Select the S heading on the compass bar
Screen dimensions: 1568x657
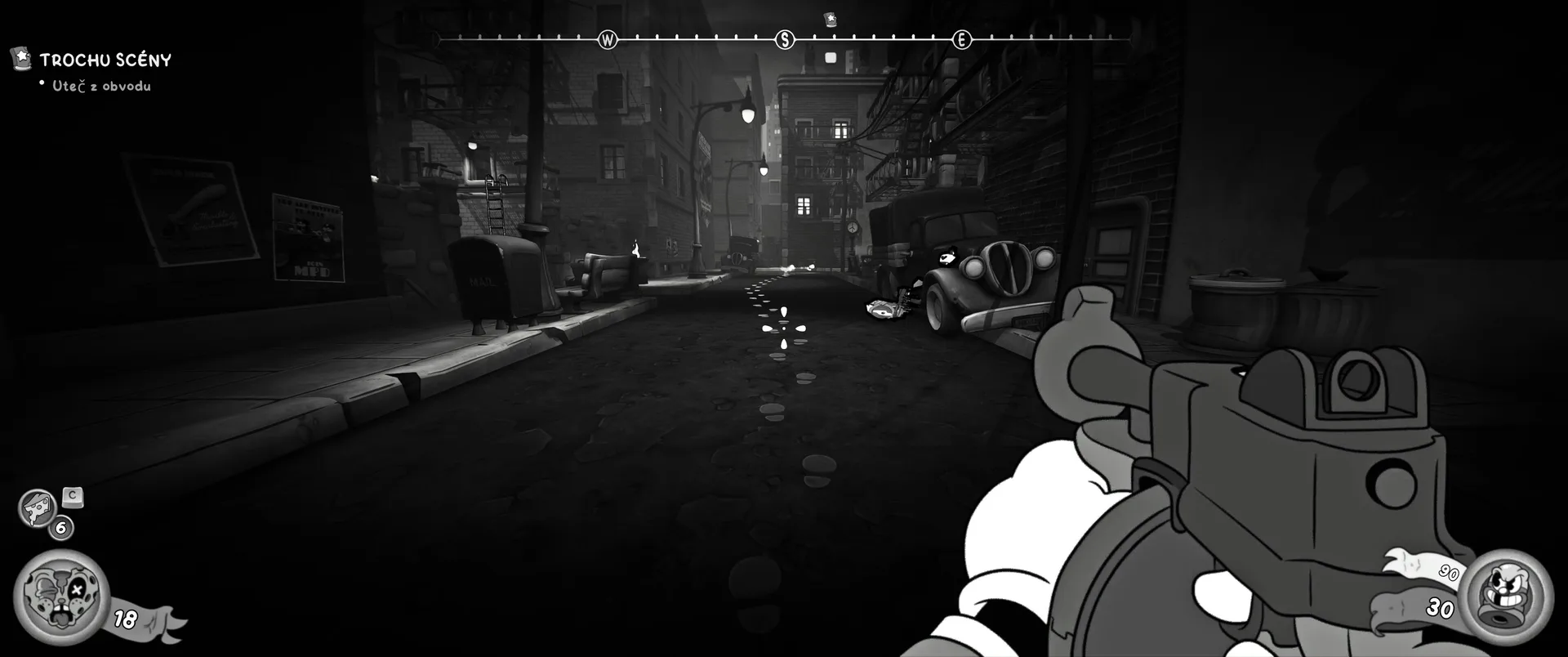[785, 39]
